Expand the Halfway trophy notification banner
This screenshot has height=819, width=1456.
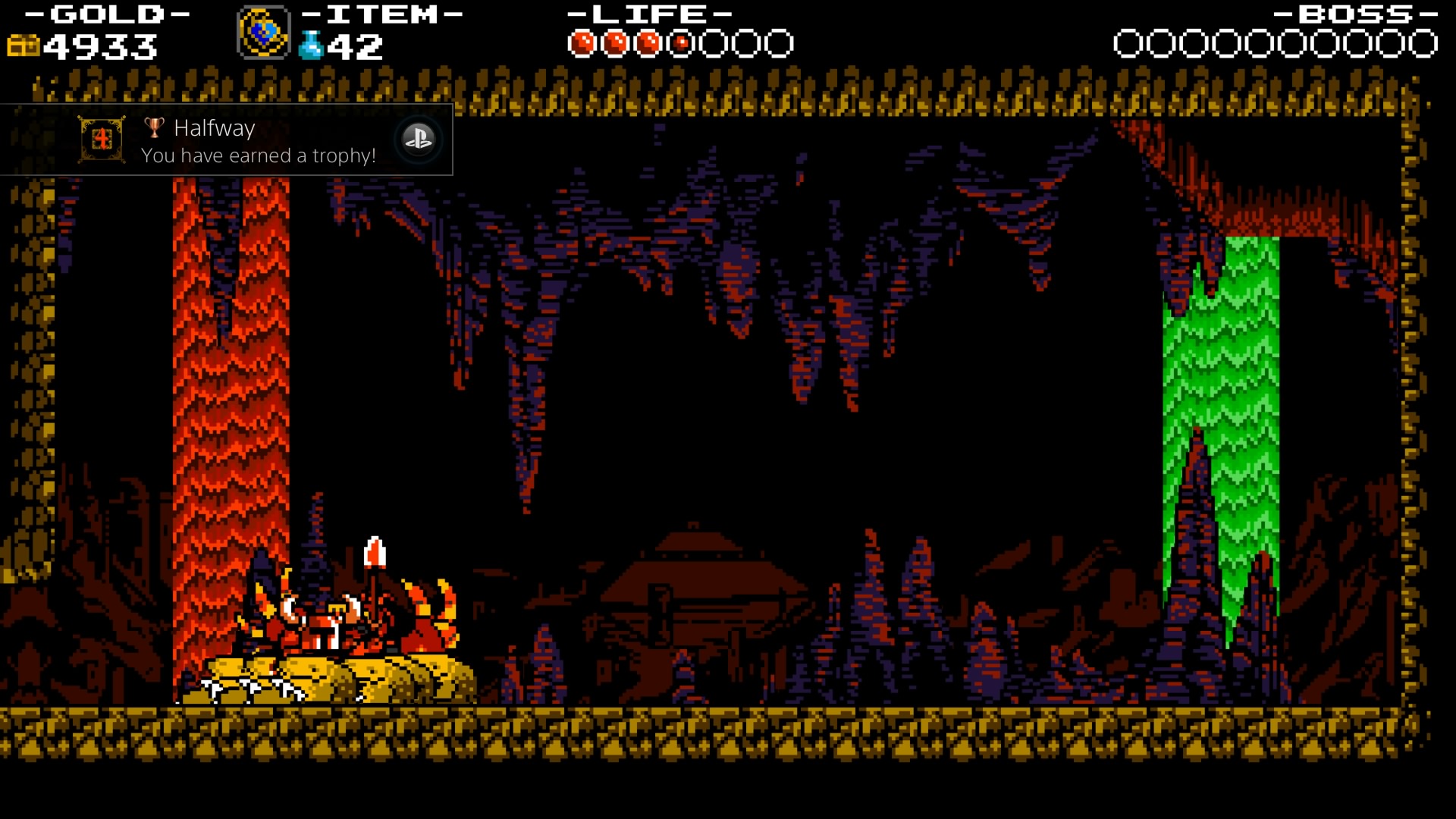(x=227, y=140)
